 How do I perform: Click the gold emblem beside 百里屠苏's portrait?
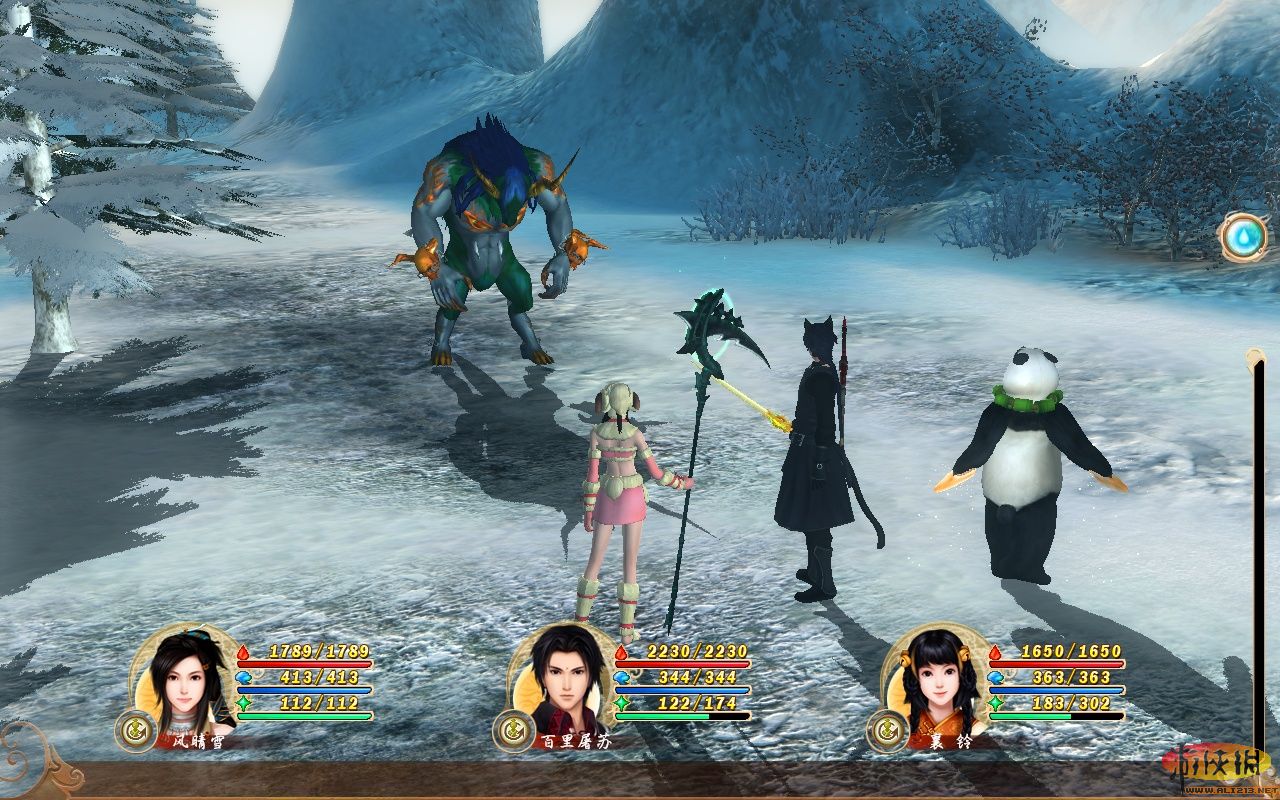(x=510, y=730)
